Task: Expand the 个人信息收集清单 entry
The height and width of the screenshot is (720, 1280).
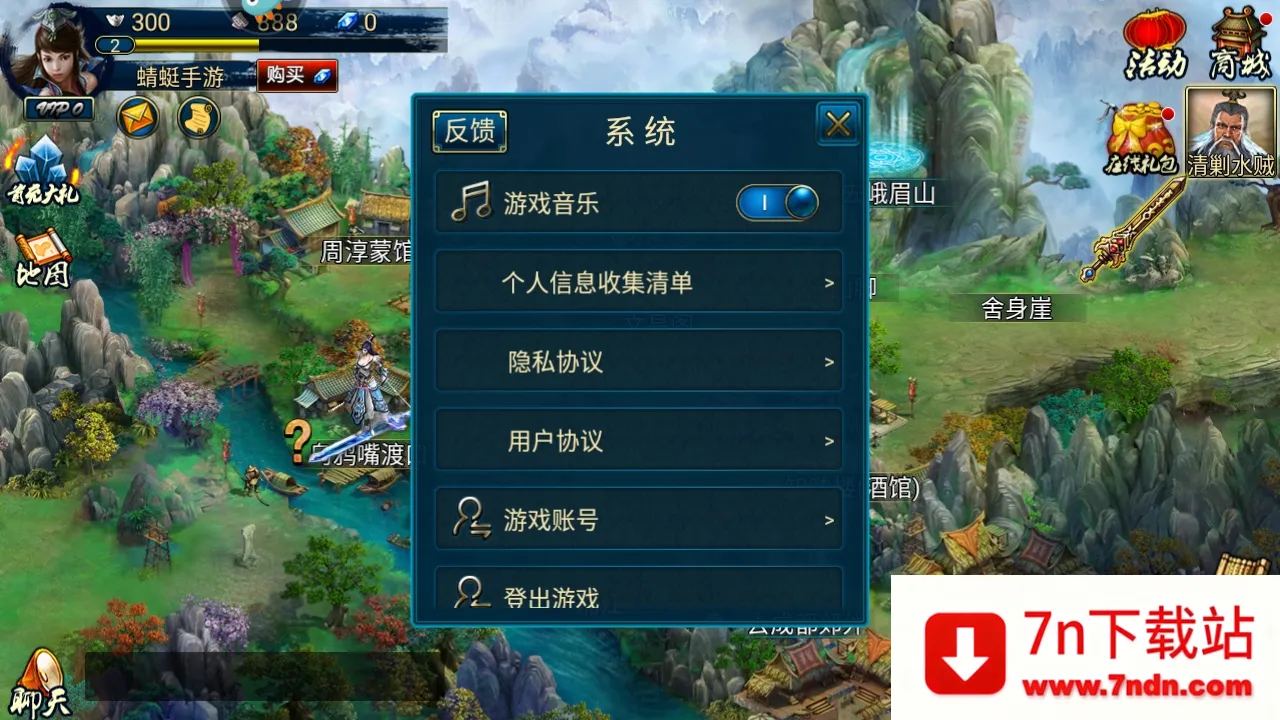Action: pos(639,282)
